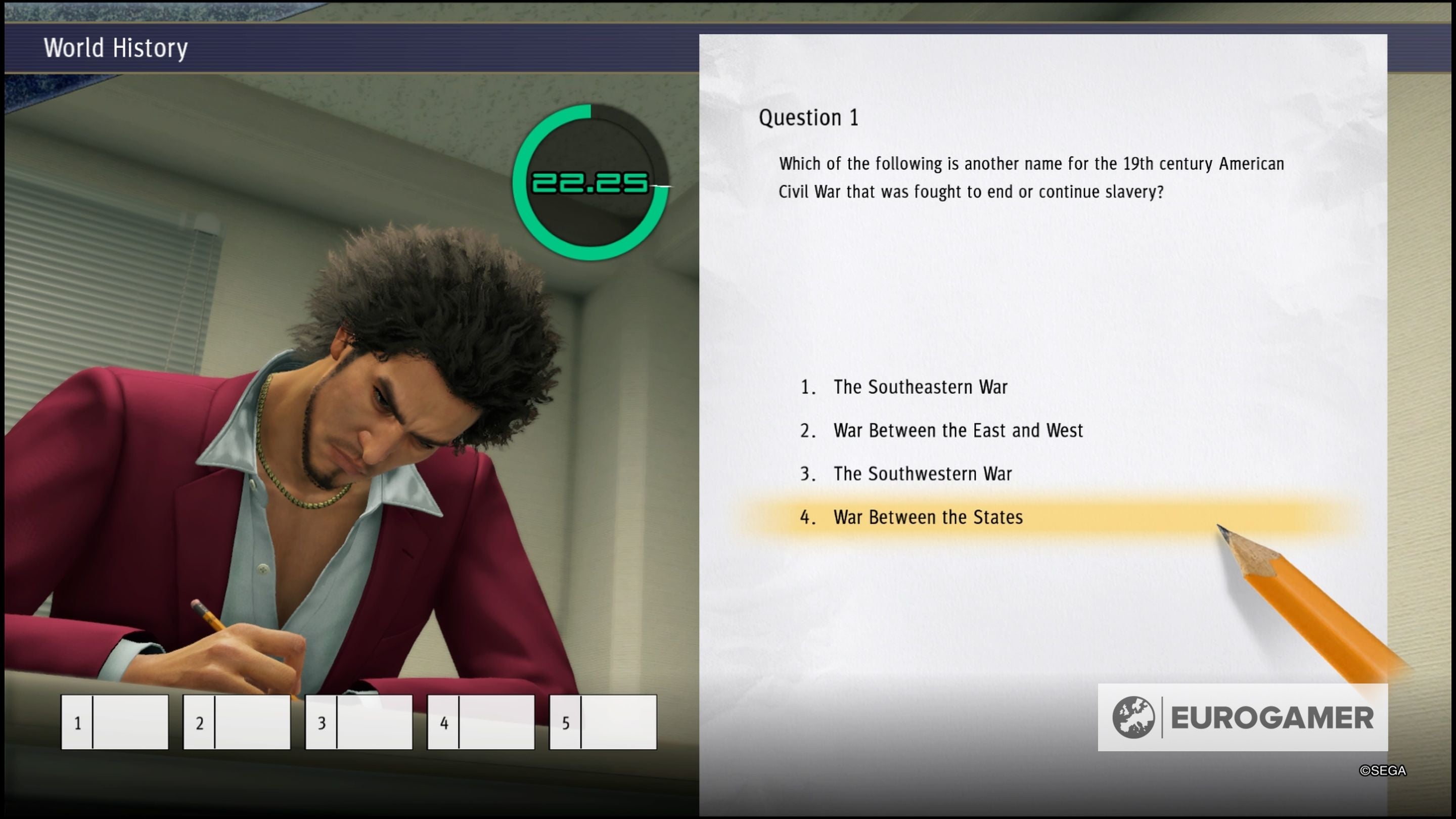This screenshot has height=819, width=1456.
Task: Click answer slot 4 on the answer sheet
Action: pyautogui.click(x=480, y=723)
